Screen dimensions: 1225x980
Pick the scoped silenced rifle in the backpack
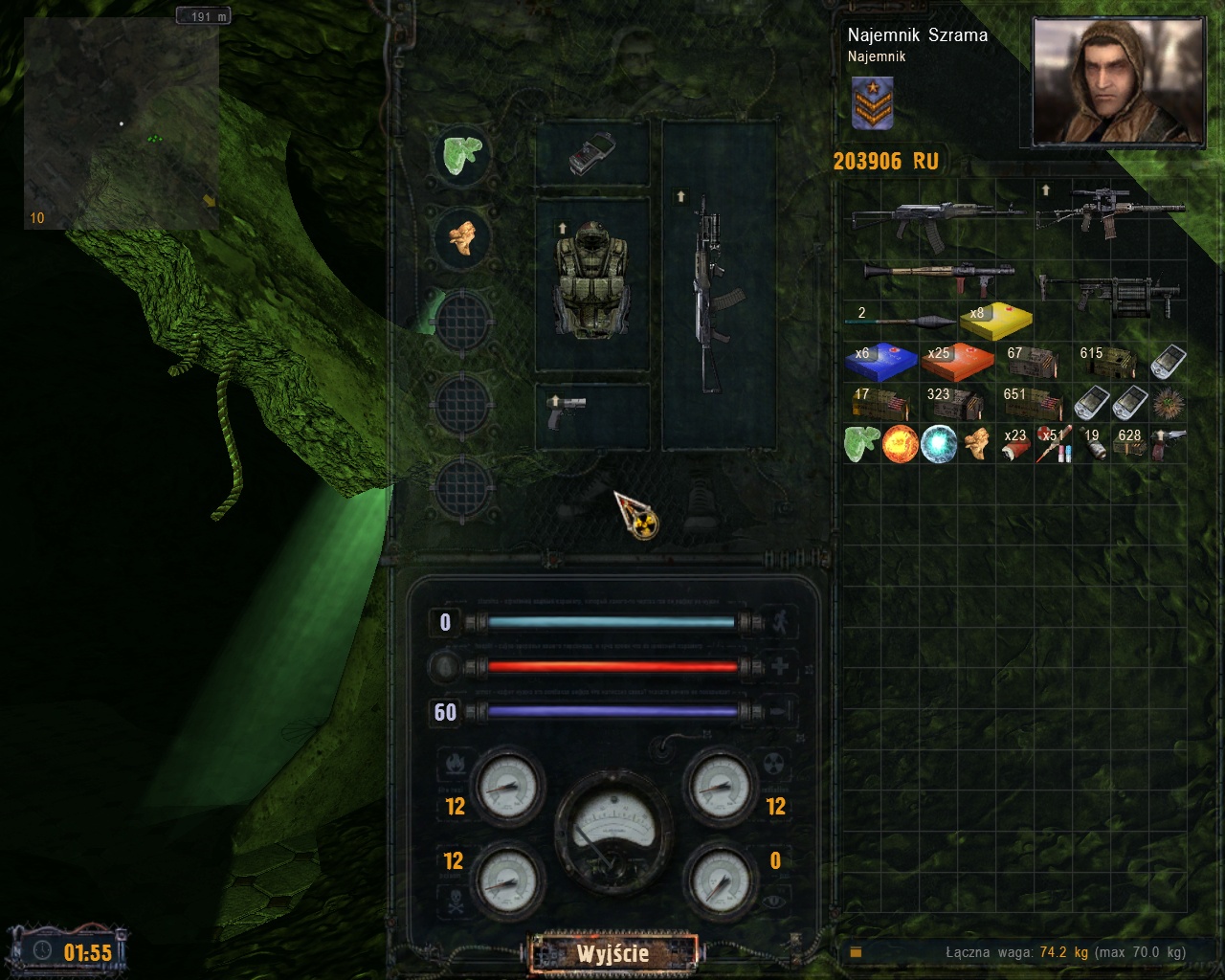tap(1110, 211)
